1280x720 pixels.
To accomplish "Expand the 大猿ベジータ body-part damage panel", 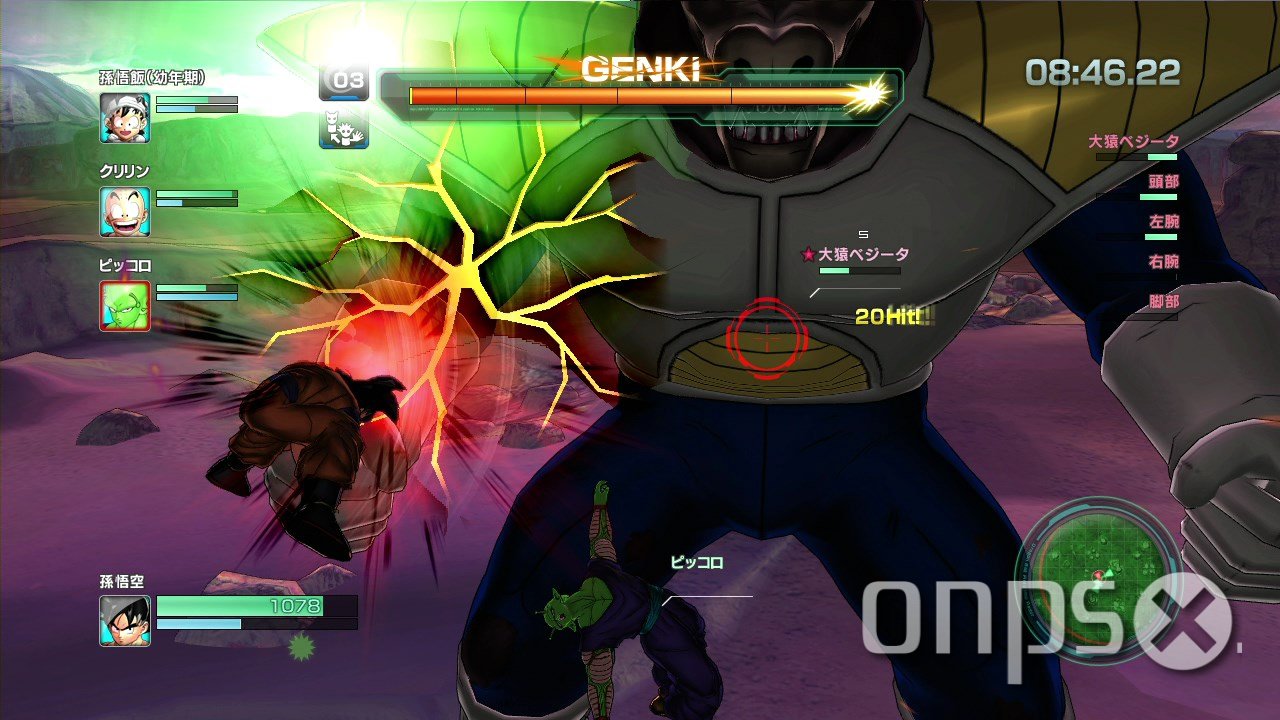I will point(1136,142).
